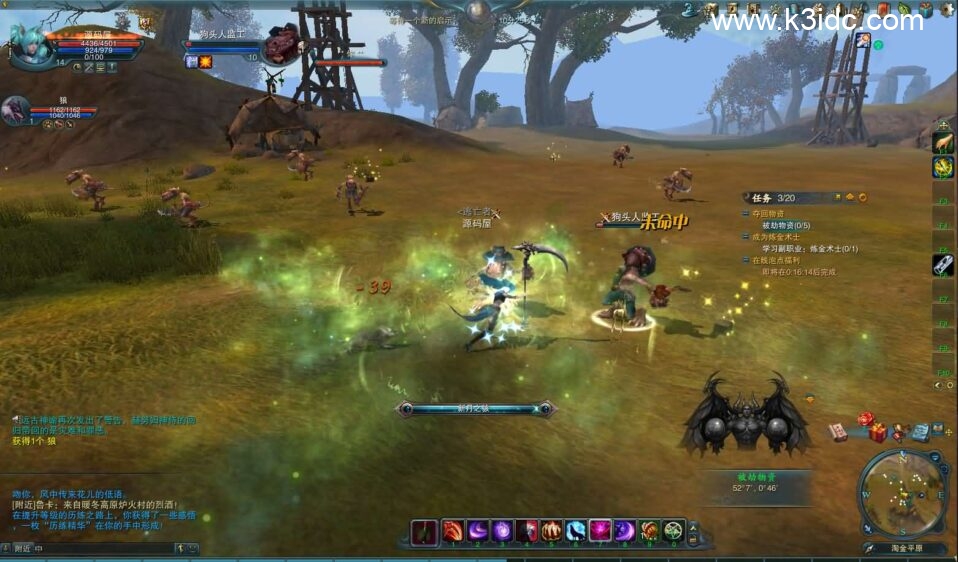Viewport: 958px width, 562px height.
Task: Select the yellow deer mount icon
Action: point(943,143)
